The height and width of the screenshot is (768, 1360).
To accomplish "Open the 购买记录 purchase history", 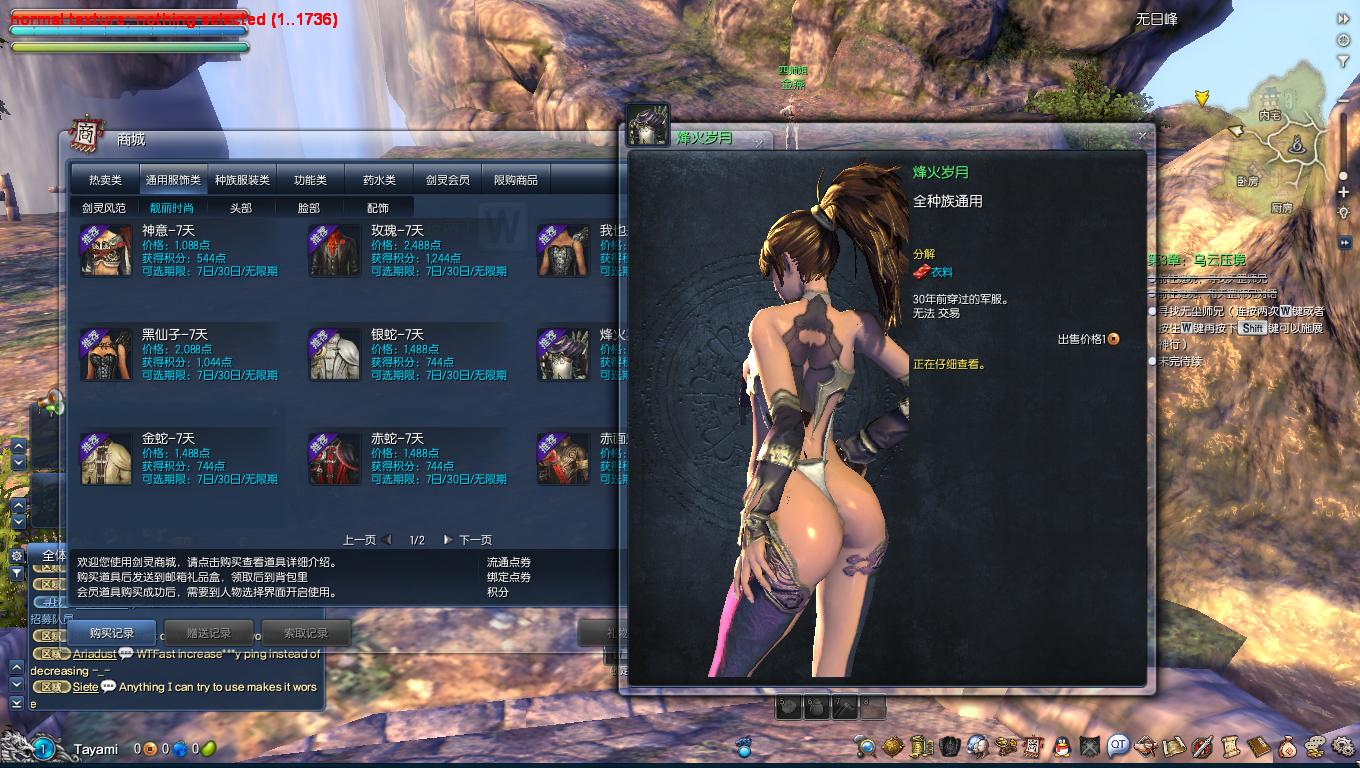I will [x=111, y=633].
